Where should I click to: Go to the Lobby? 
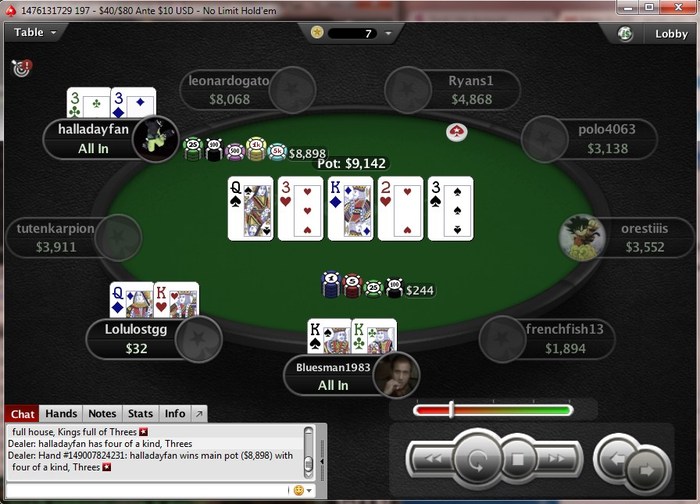click(671, 33)
